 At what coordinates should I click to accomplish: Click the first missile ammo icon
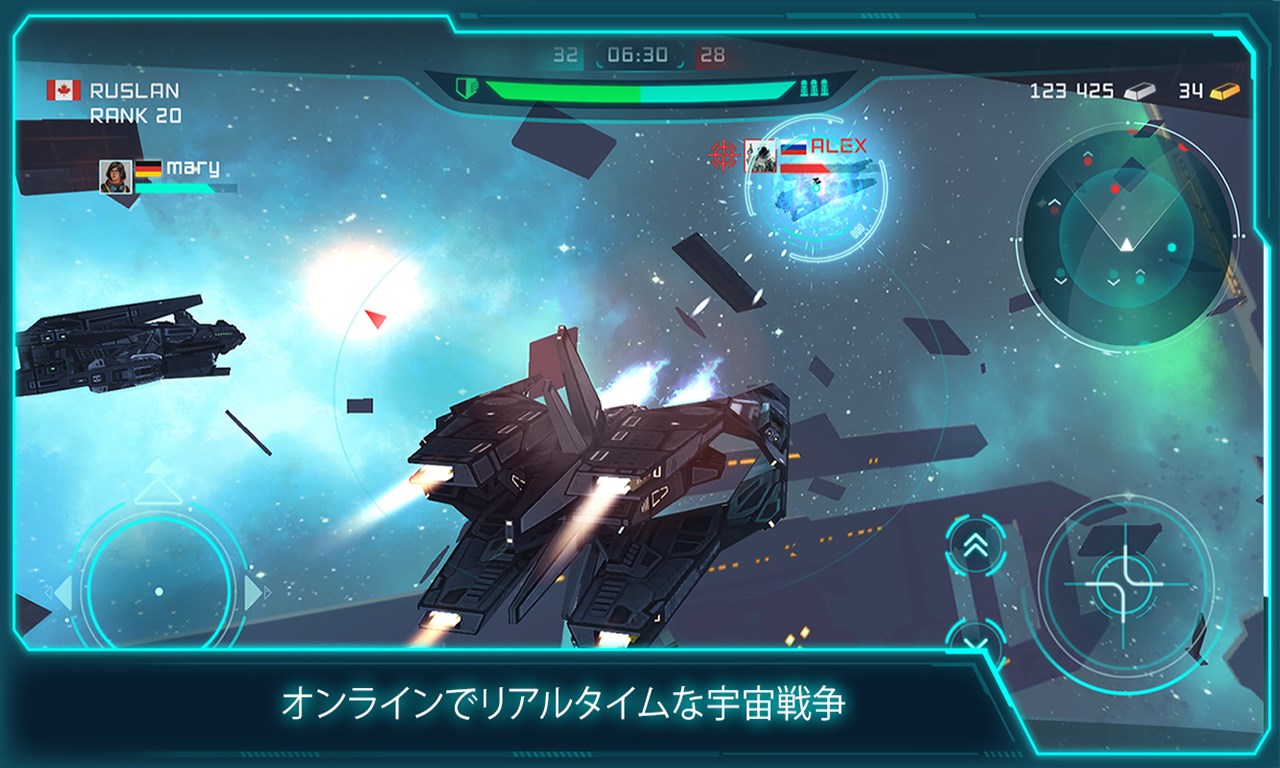click(x=803, y=88)
